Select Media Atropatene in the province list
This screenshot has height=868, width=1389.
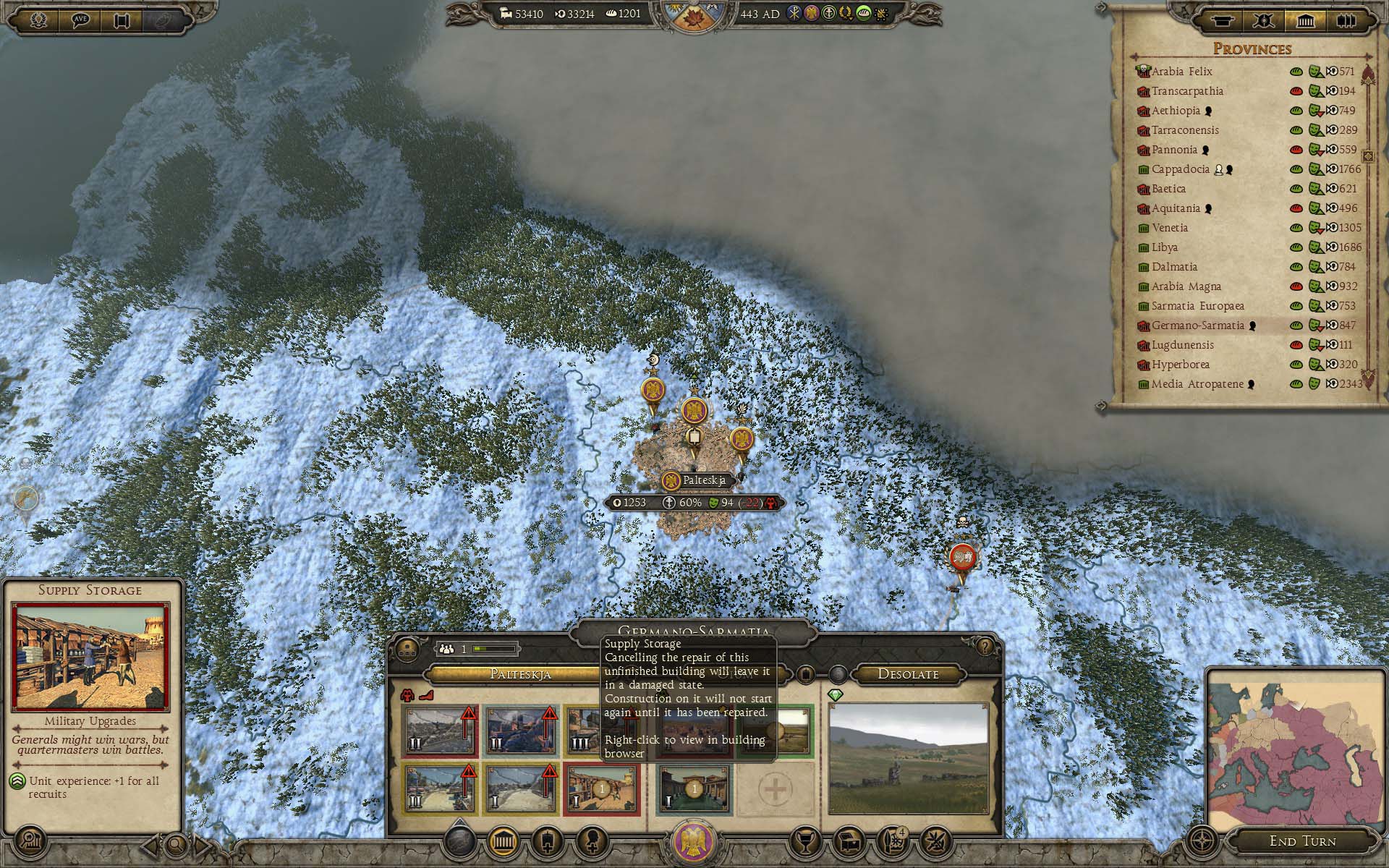click(x=1197, y=384)
